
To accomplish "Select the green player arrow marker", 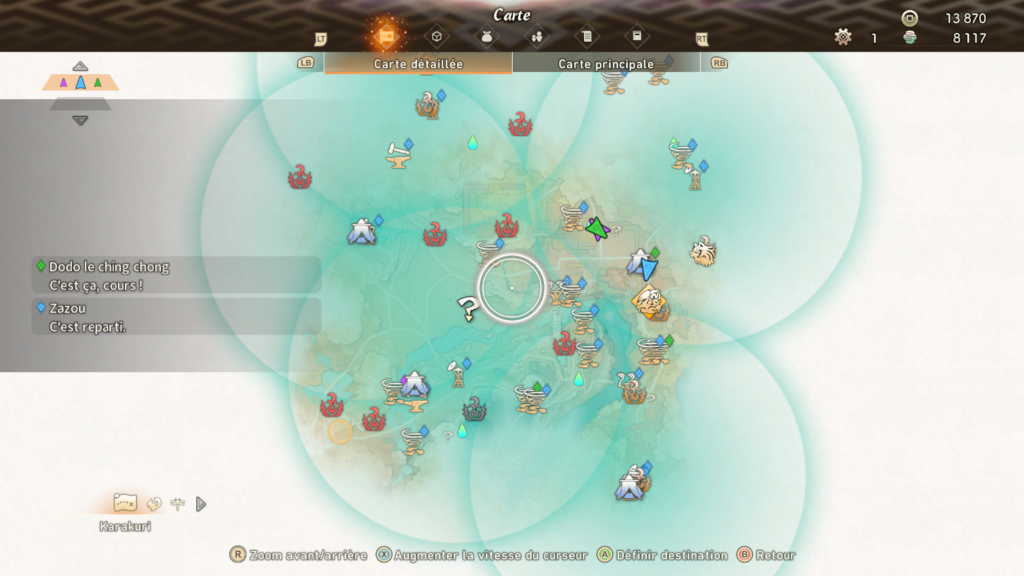I will (x=597, y=229).
